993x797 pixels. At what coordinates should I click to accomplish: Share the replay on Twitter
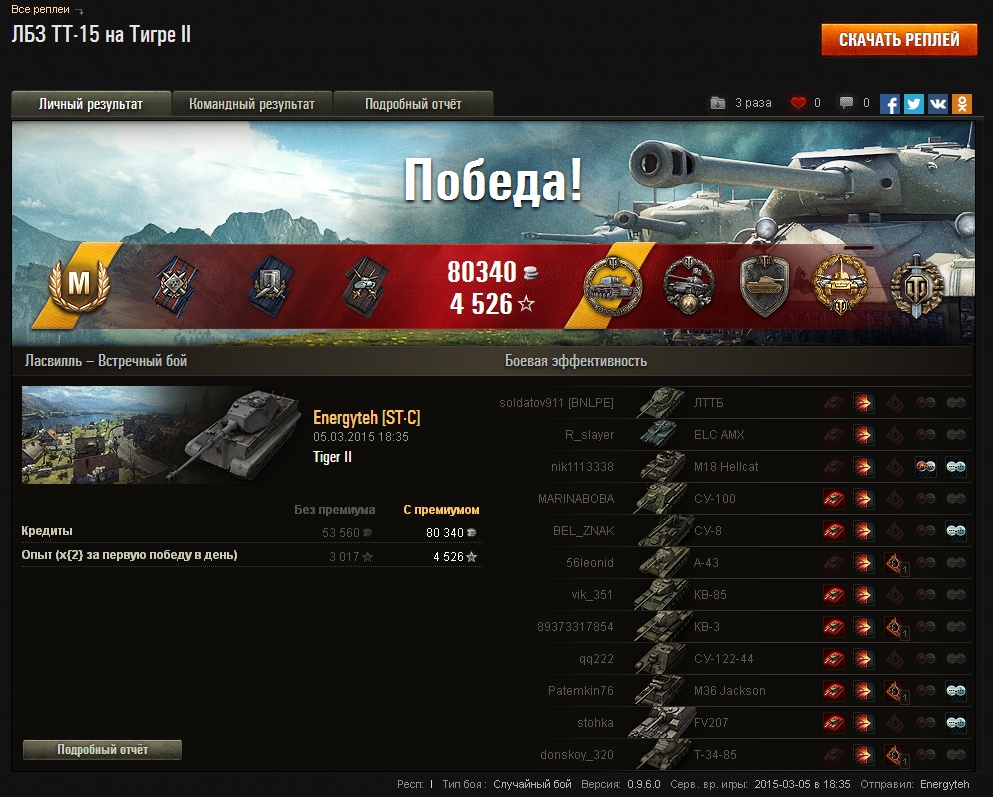pos(914,103)
